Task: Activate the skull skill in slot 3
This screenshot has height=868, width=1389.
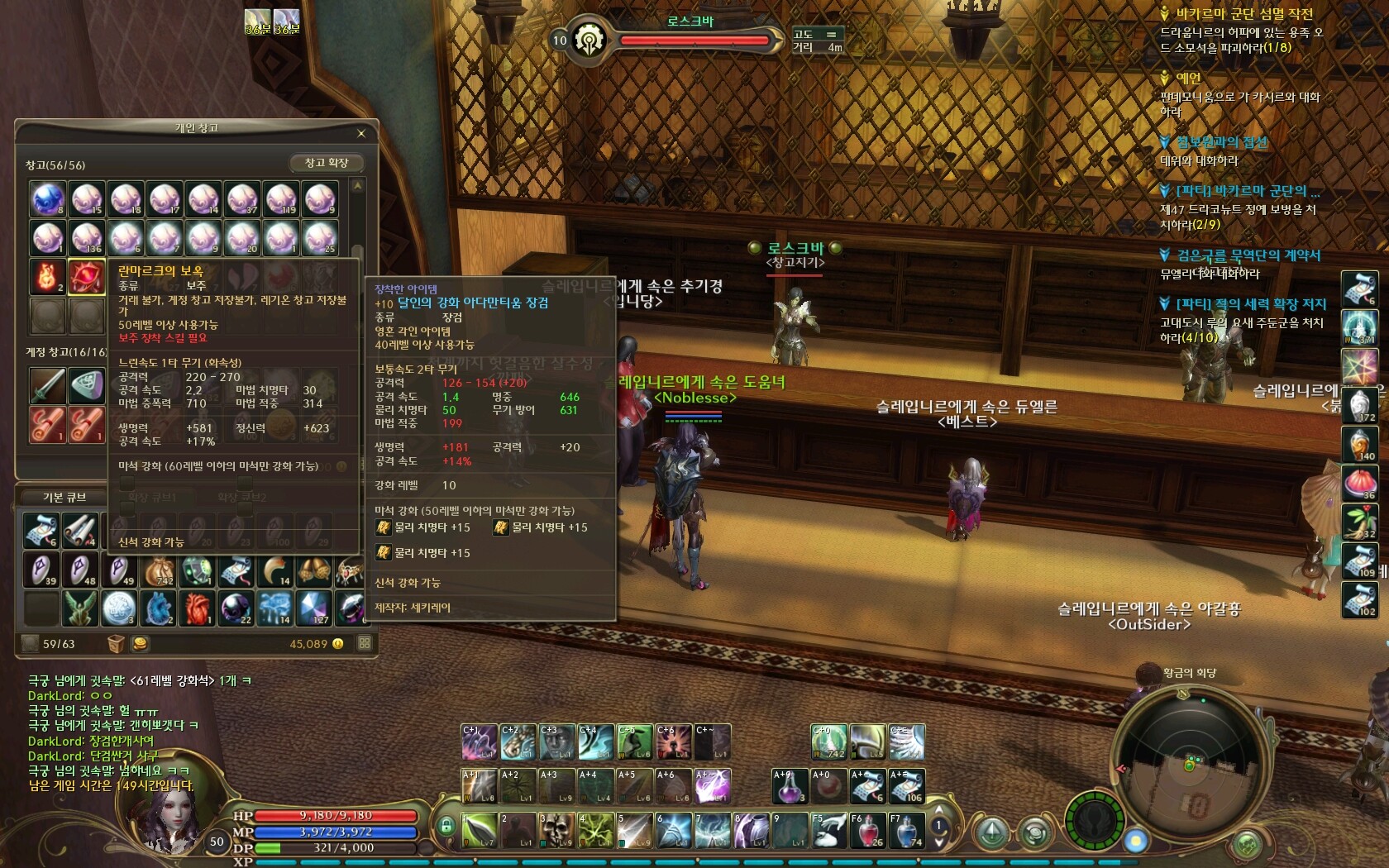Action: coord(556,830)
